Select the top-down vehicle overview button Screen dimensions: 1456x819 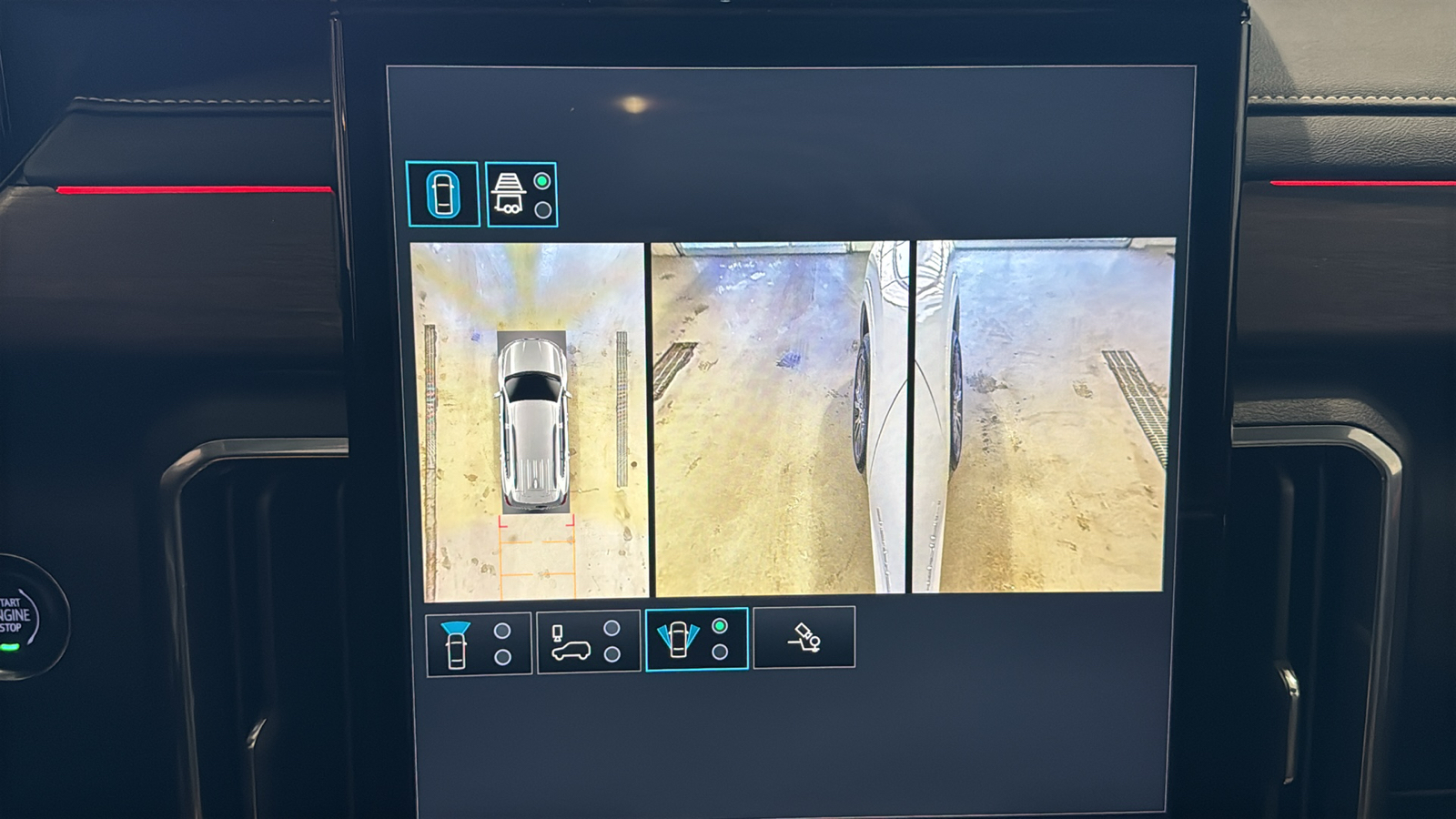click(442, 194)
